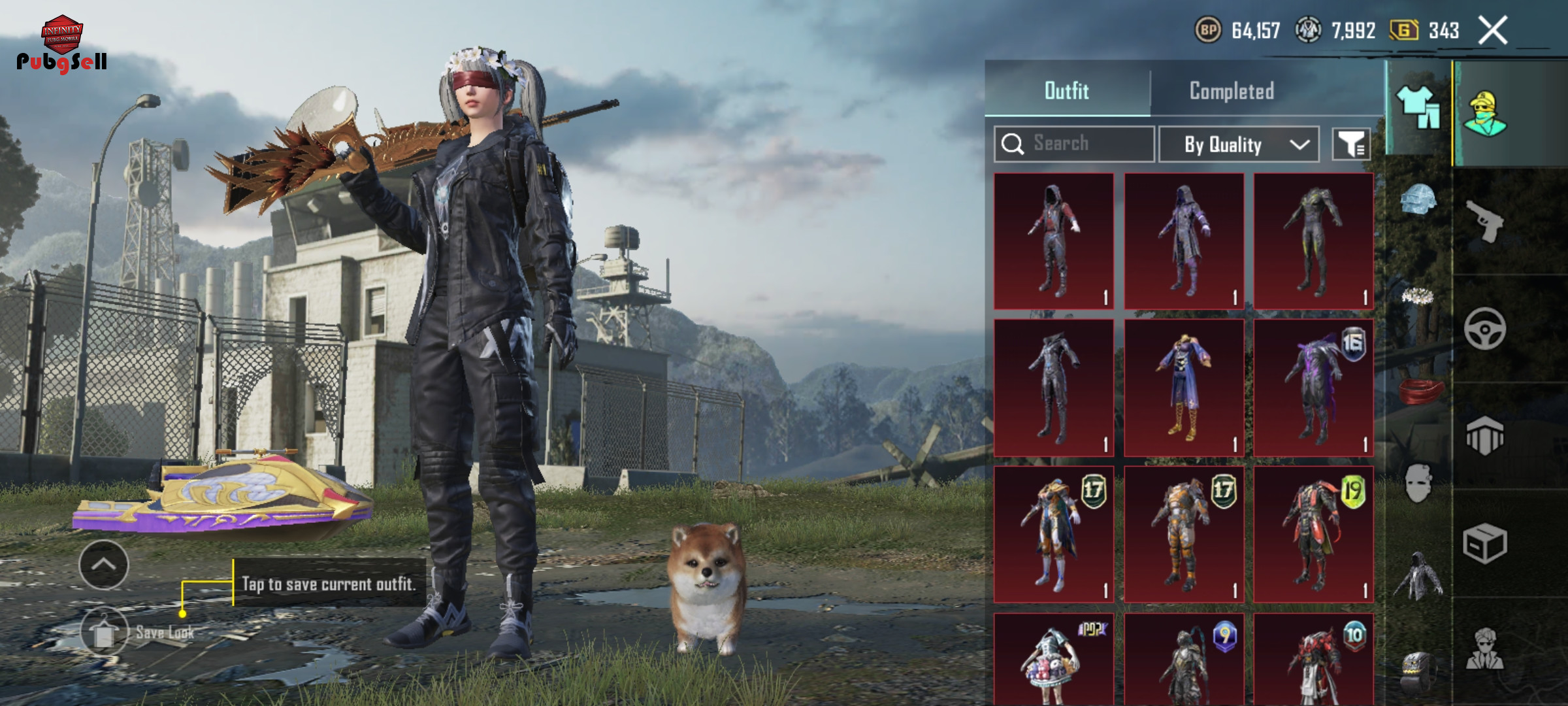1568x706 pixels.
Task: Switch to the Completed tab
Action: pos(1231,91)
